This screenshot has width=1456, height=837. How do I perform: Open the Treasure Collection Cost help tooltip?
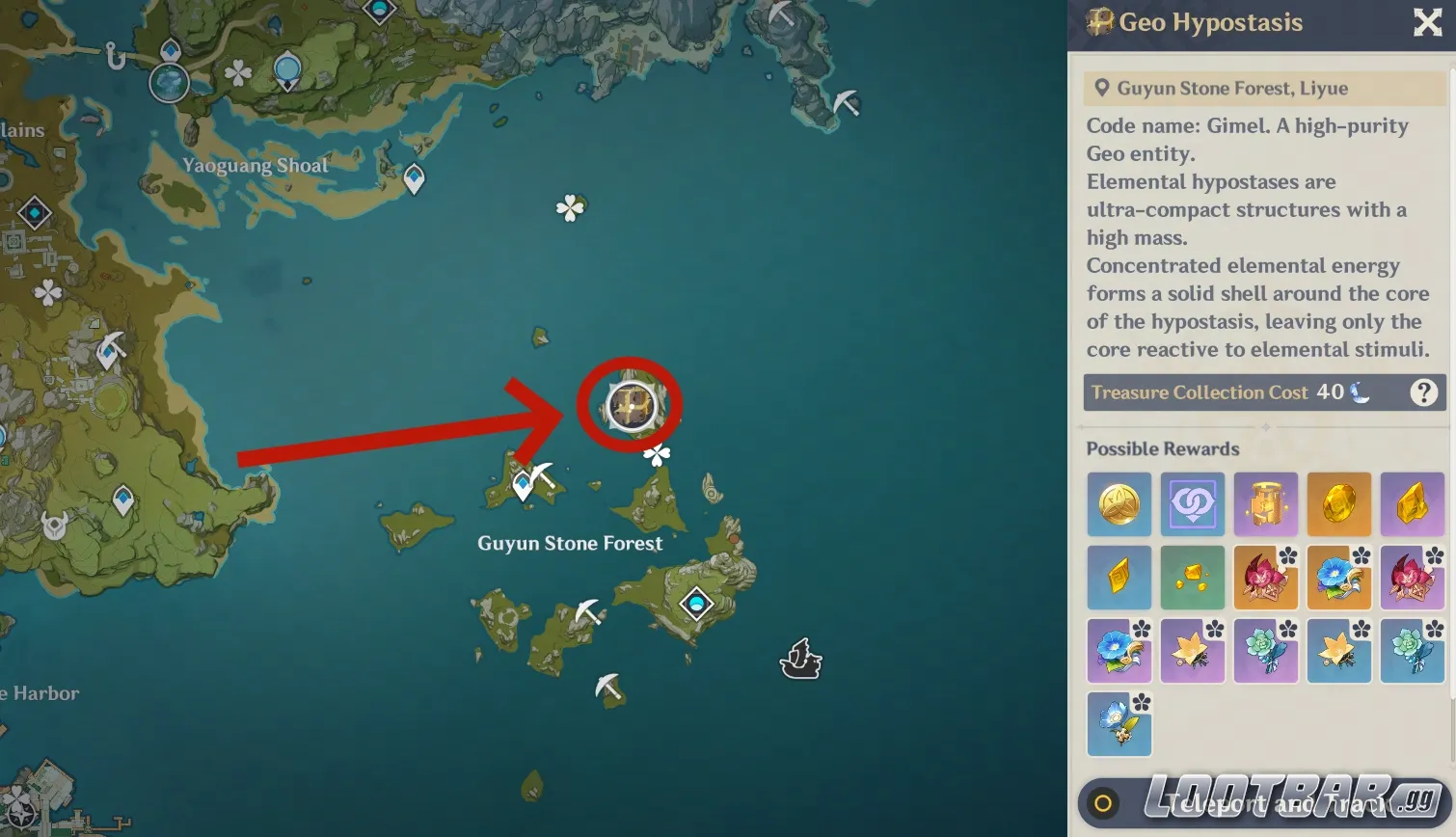tap(1423, 392)
